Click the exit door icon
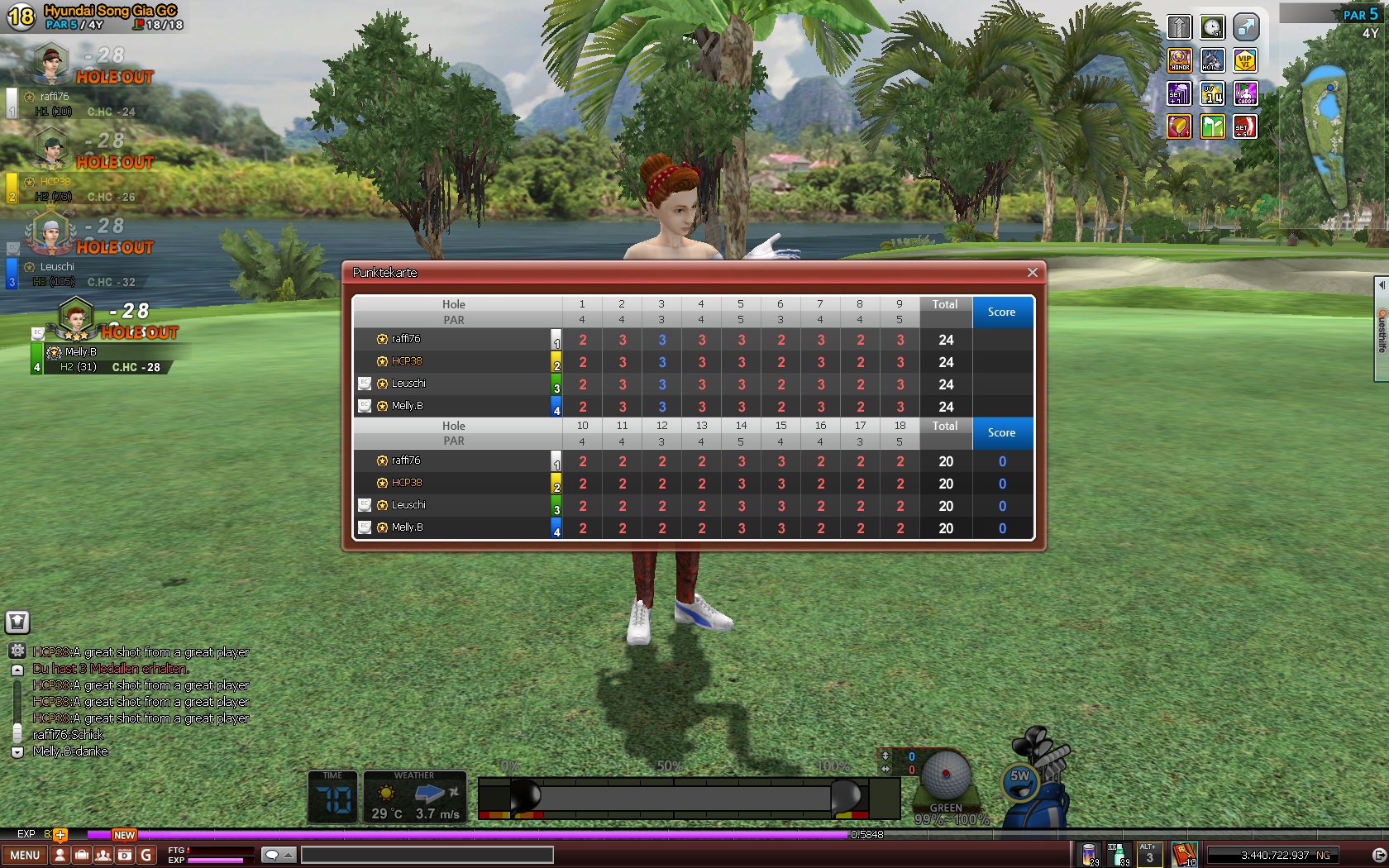This screenshot has width=1389, height=868. pyautogui.click(x=1378, y=856)
